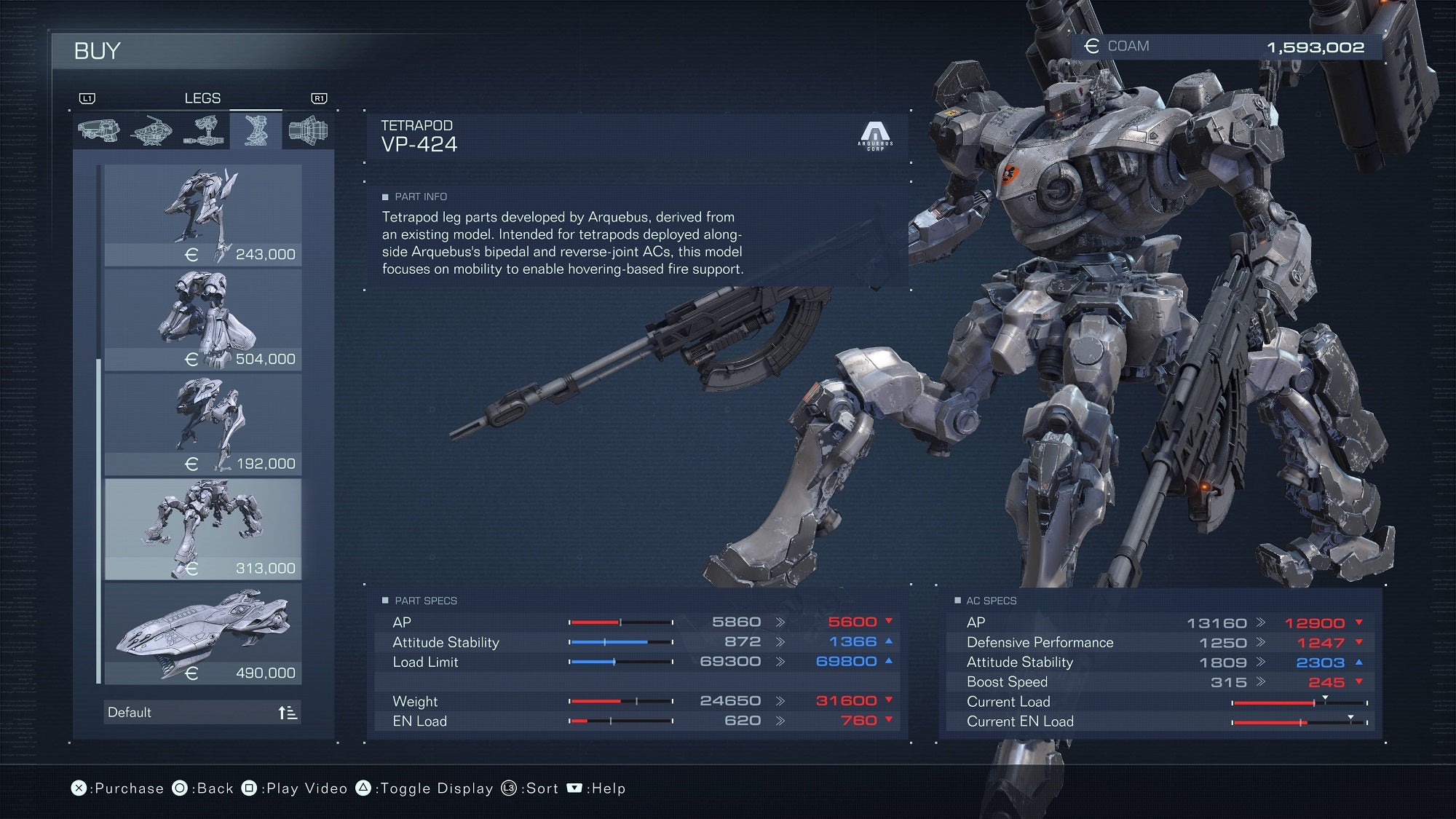This screenshot has width=1456, height=819.
Task: Click the Play Video option
Action: coord(306,788)
